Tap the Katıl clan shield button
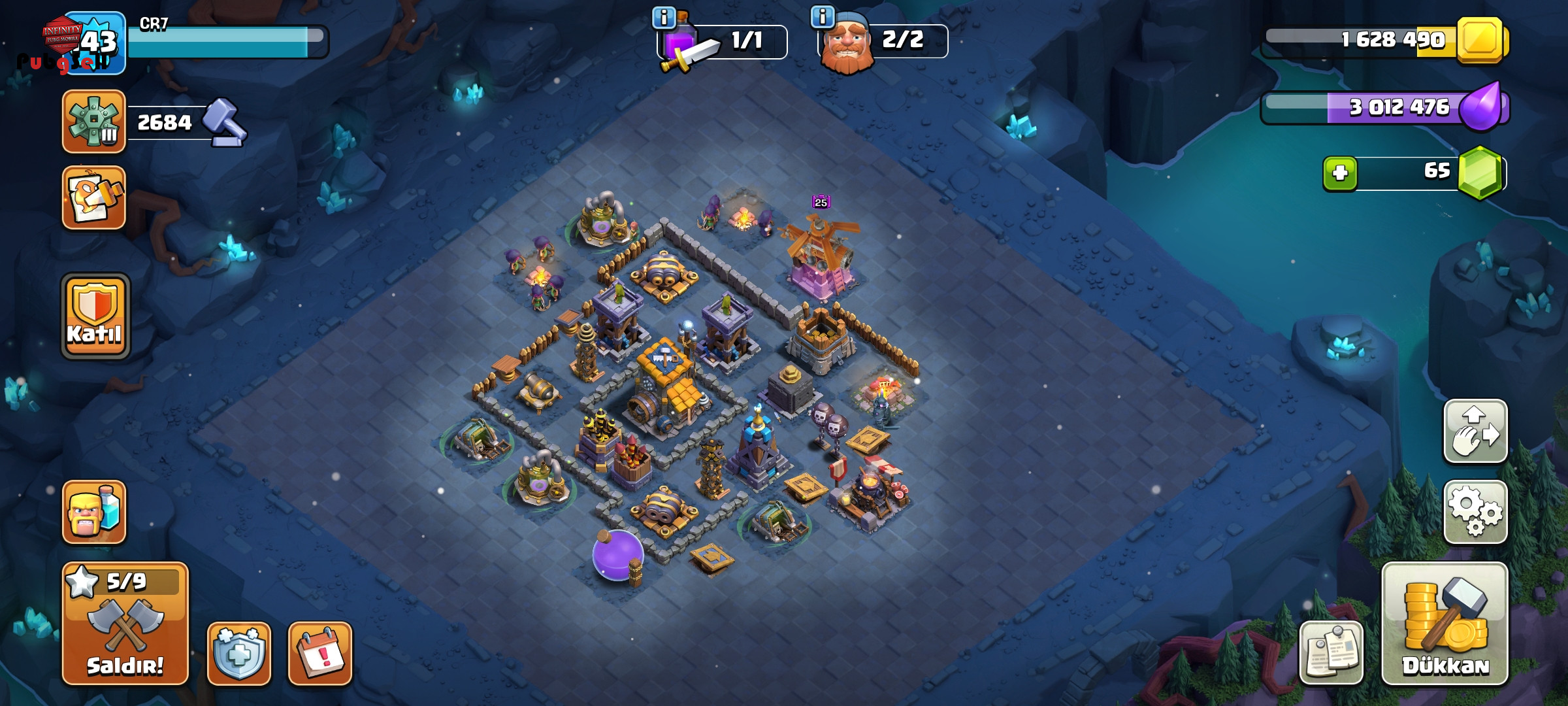Viewport: 1568px width, 706px height. point(95,316)
